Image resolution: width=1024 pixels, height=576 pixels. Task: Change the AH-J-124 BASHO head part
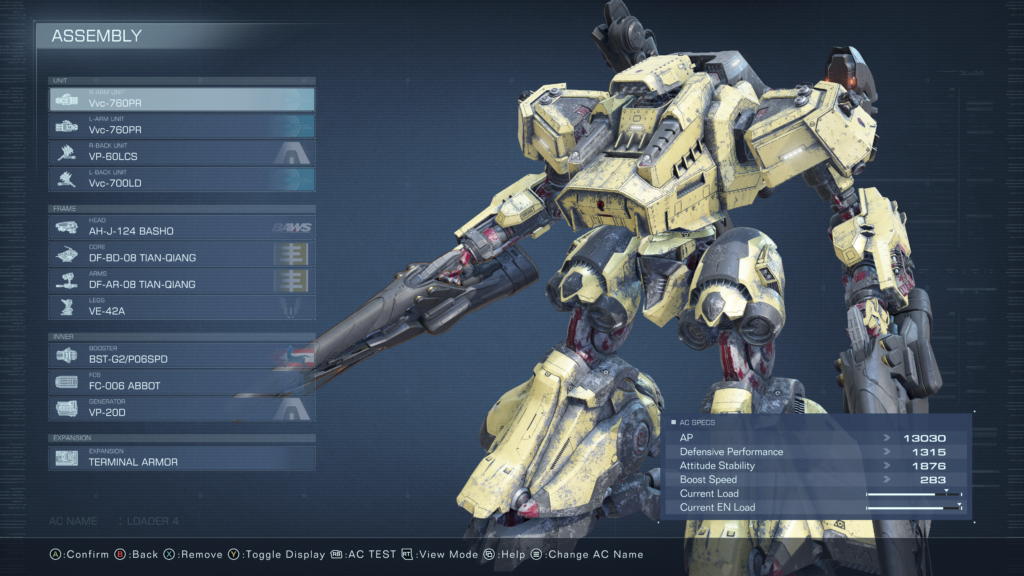pos(182,227)
